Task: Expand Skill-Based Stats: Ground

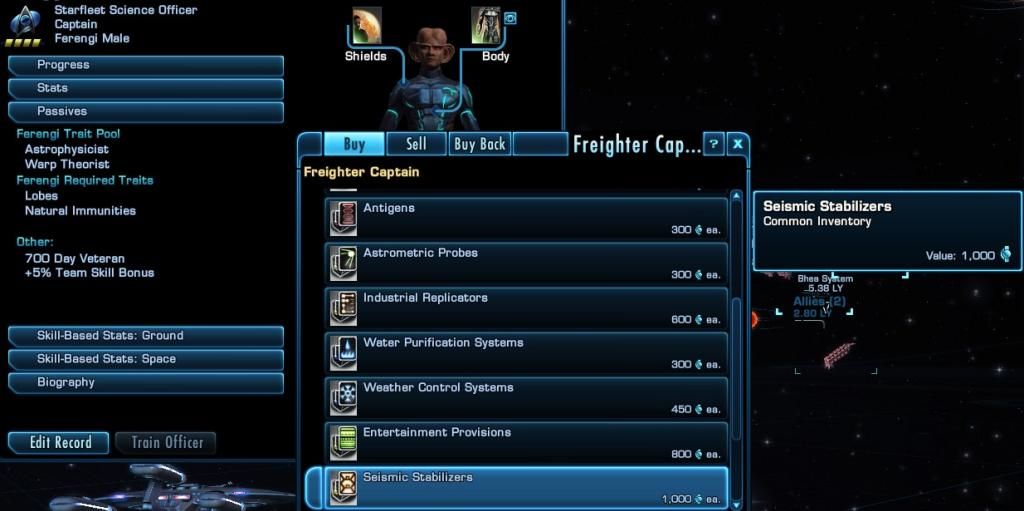Action: [x=146, y=336]
